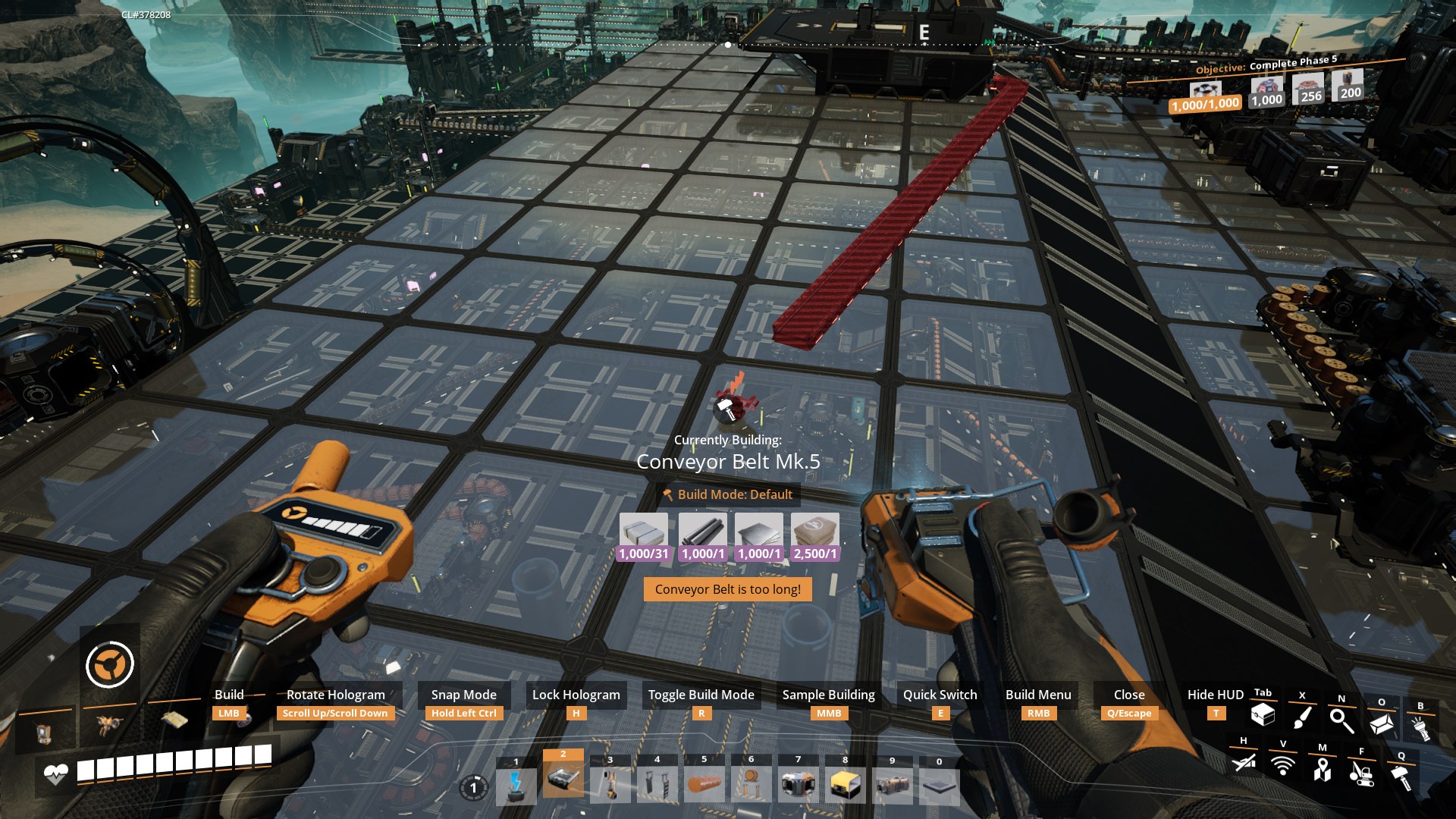The image size is (1456, 819).
Task: Toggle the flashlight icon
Action: coord(1420,728)
